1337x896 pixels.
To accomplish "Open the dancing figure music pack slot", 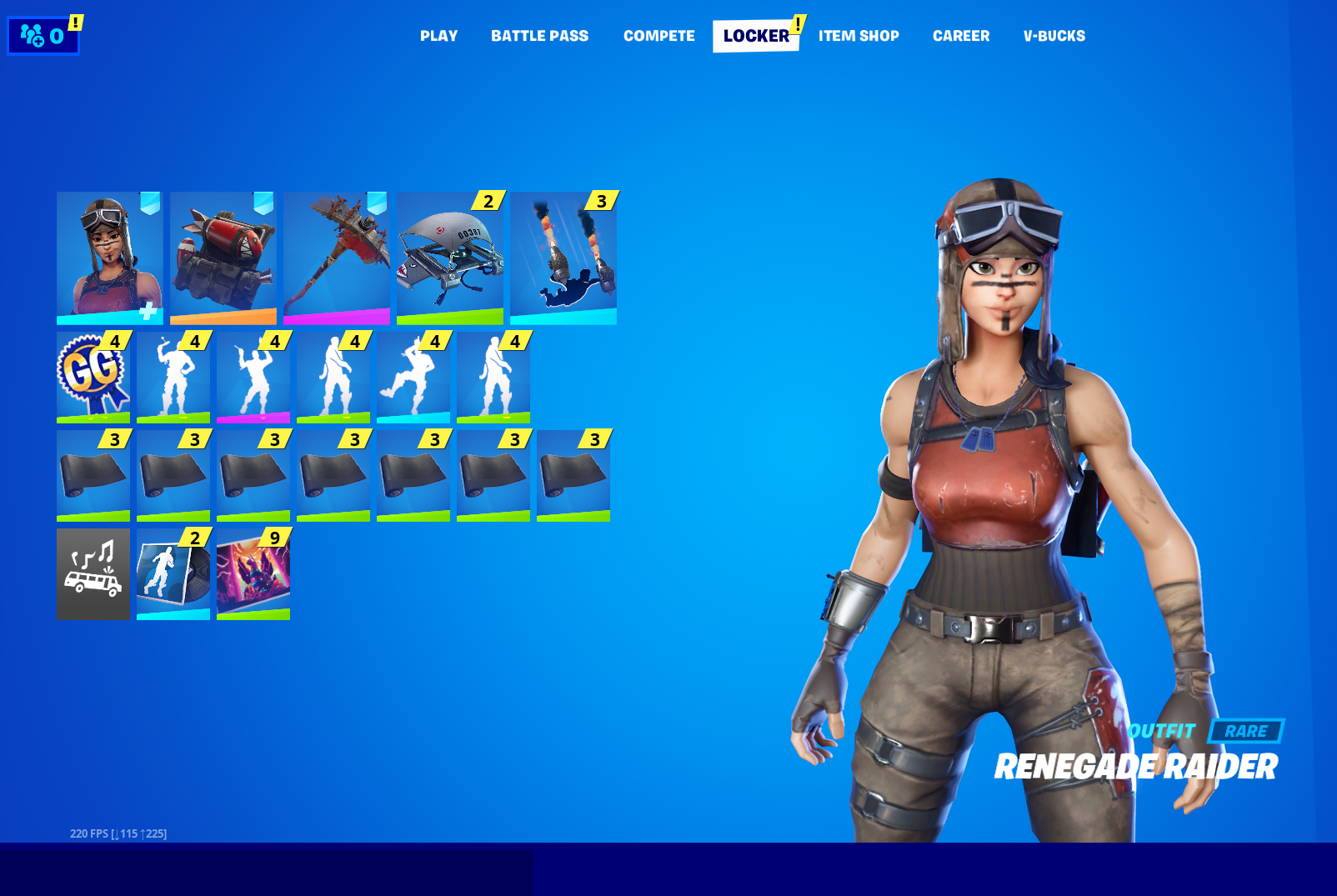I will point(173,573).
